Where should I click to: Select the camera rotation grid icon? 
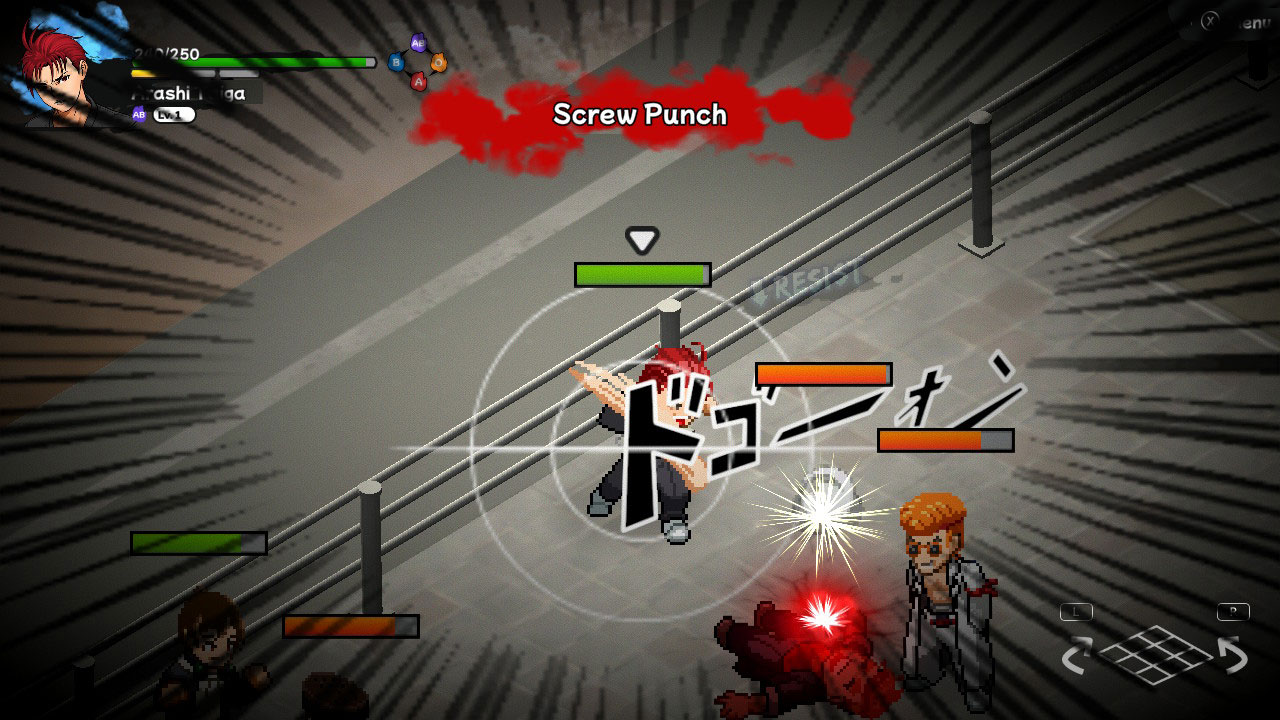tap(1155, 655)
